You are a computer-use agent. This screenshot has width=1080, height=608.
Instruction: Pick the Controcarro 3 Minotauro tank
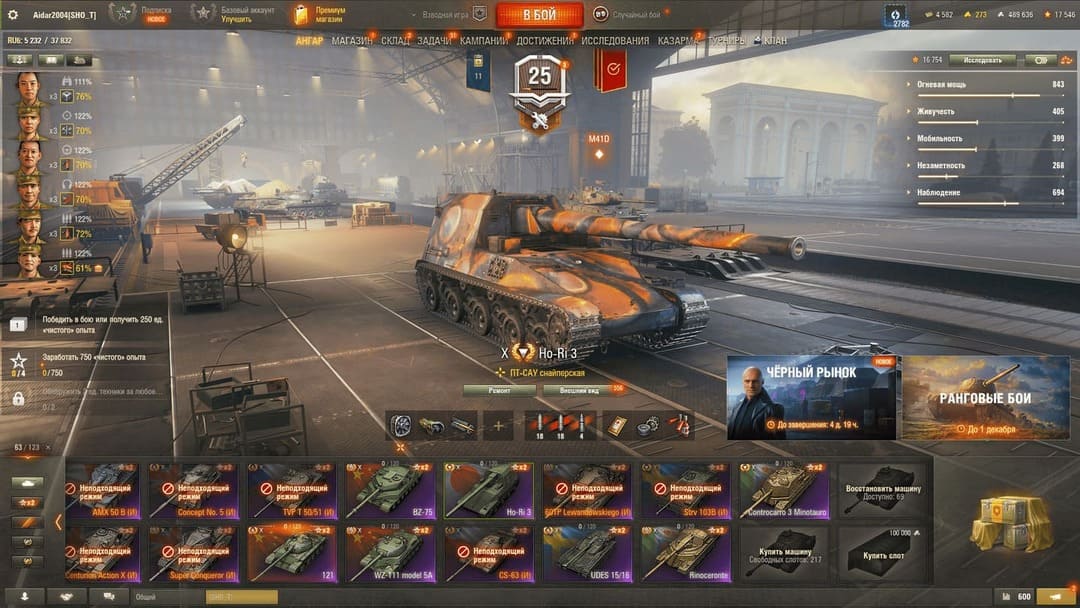(x=783, y=490)
